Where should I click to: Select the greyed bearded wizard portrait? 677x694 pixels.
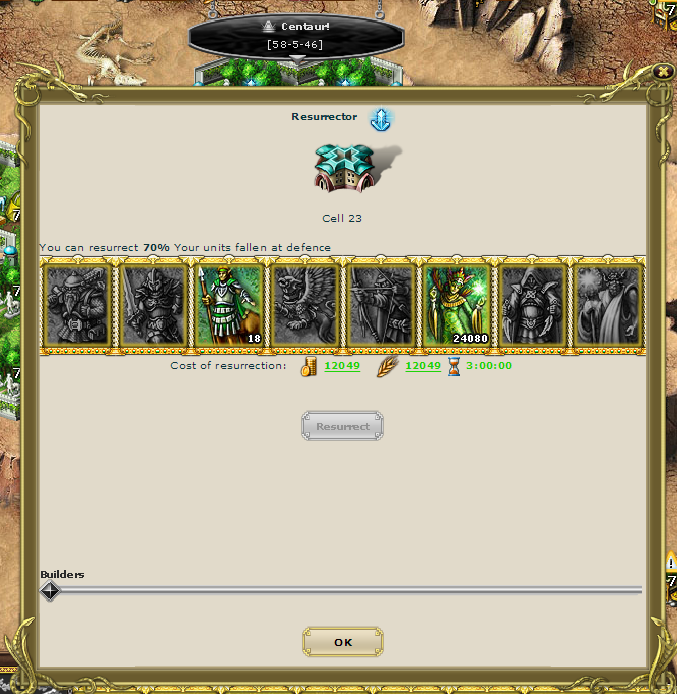tap(608, 305)
